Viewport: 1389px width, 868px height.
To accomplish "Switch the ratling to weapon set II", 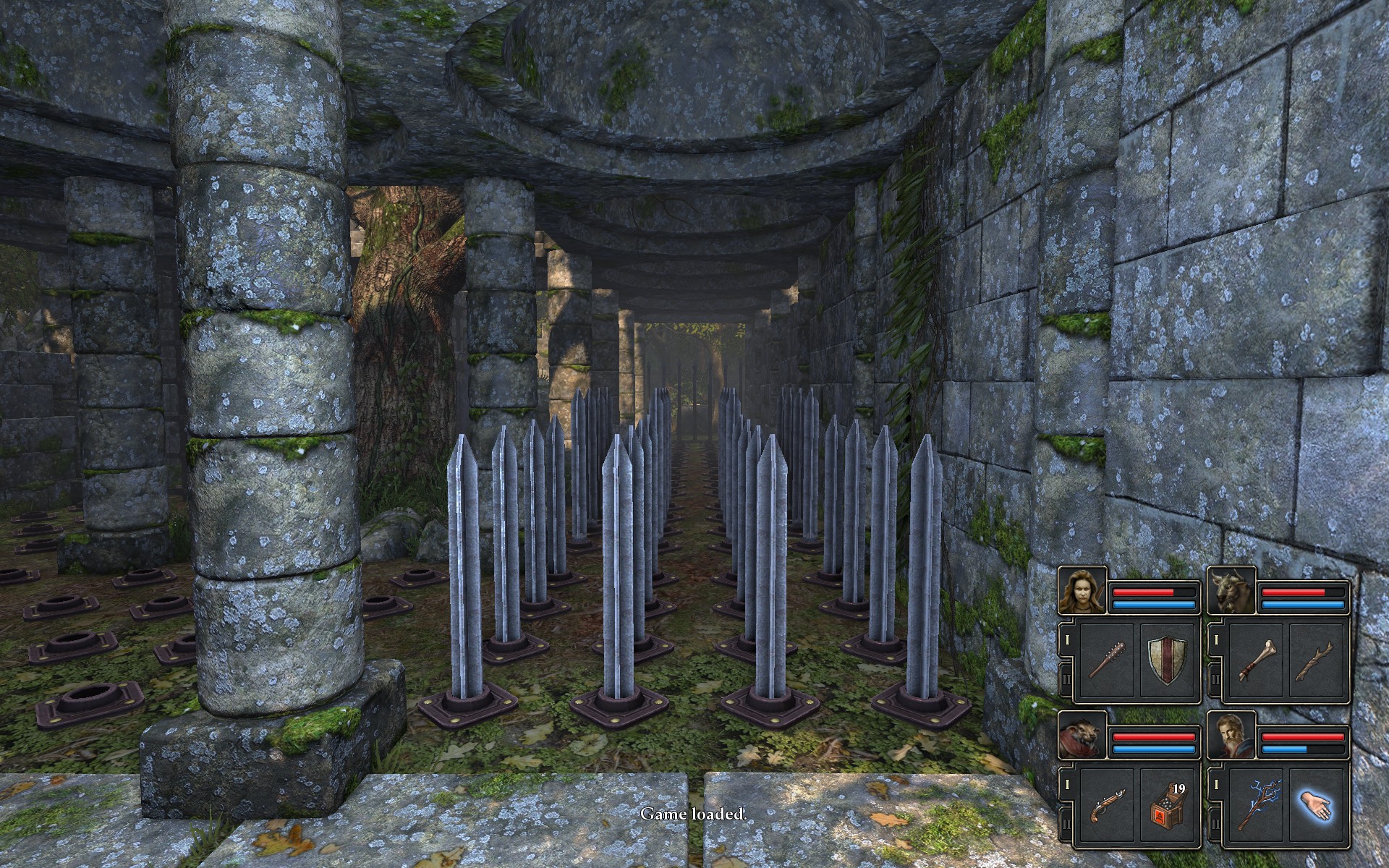I will click(x=1066, y=825).
